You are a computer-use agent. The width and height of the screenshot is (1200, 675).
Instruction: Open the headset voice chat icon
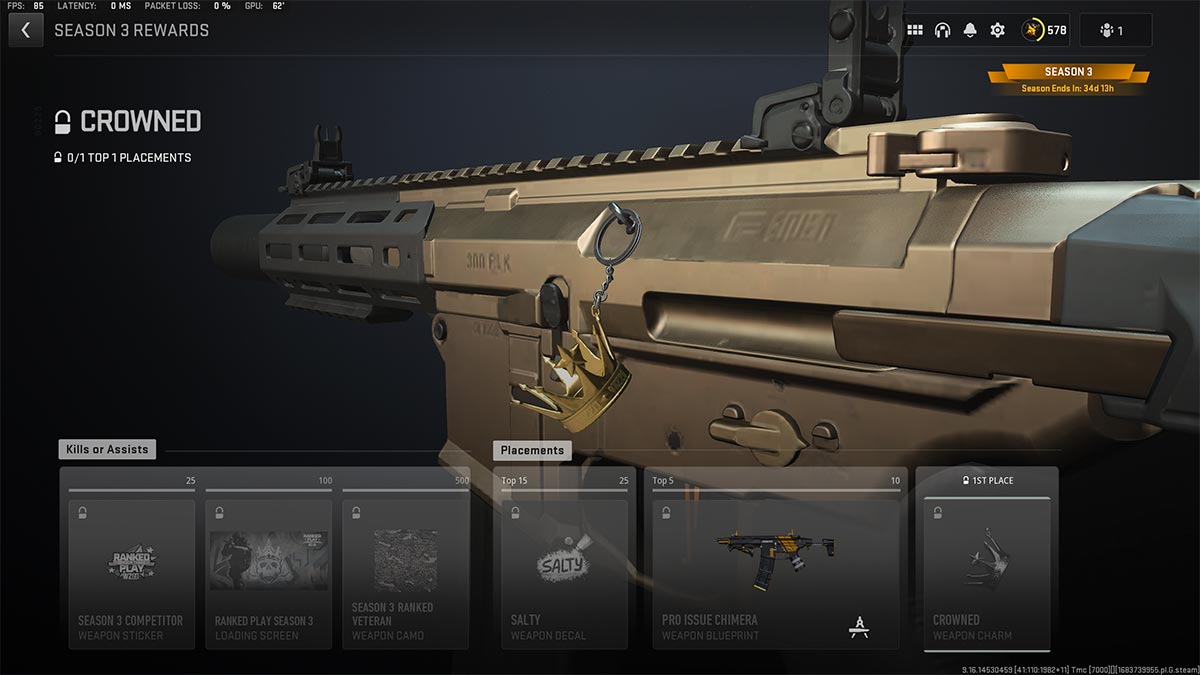(x=942, y=30)
